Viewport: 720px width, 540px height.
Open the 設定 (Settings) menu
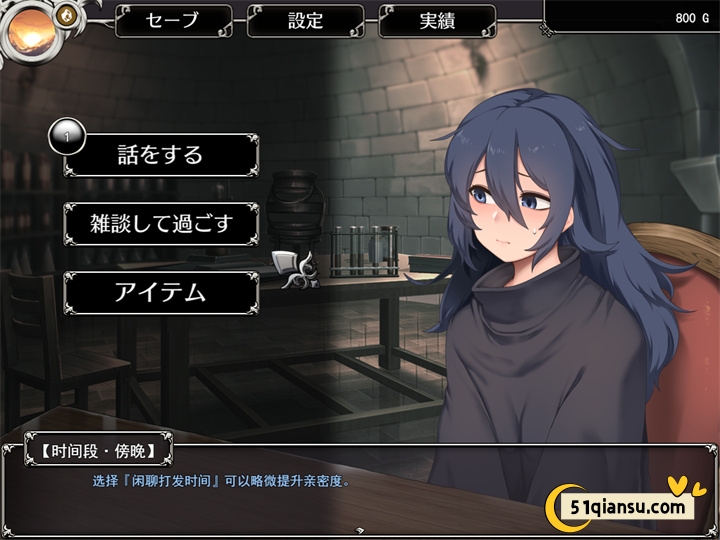coord(305,20)
